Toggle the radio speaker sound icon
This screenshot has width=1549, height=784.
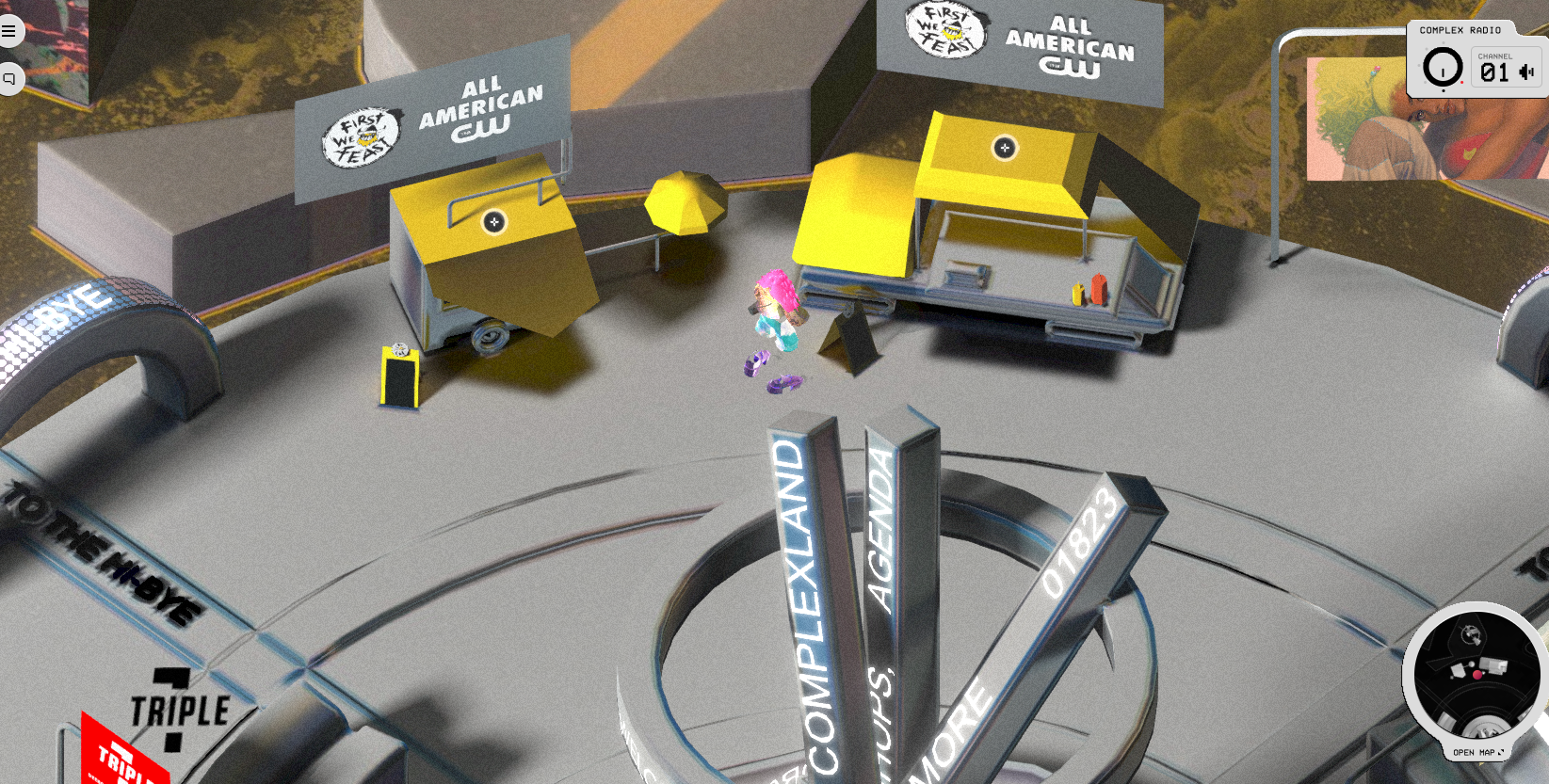[x=1526, y=72]
